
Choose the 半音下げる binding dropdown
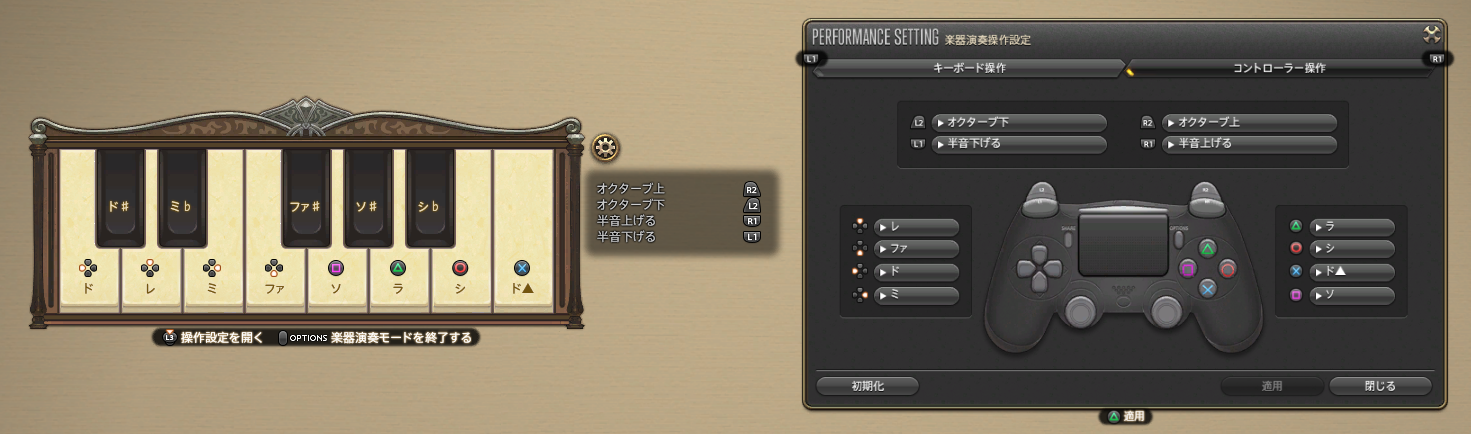point(1018,144)
